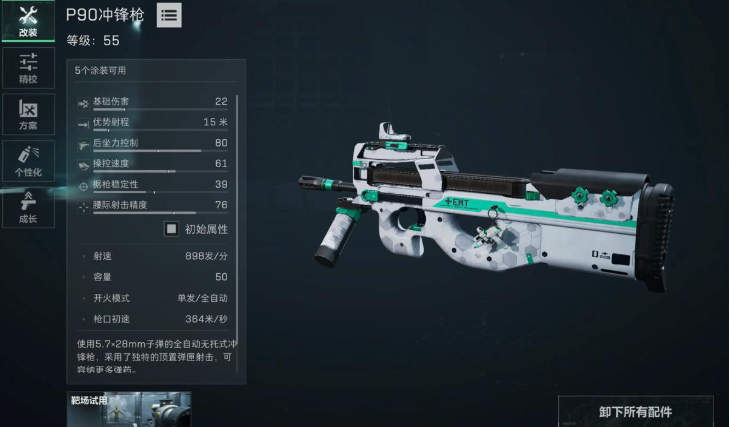Open the 个性化 customization tab
The width and height of the screenshot is (729, 427).
point(27,160)
